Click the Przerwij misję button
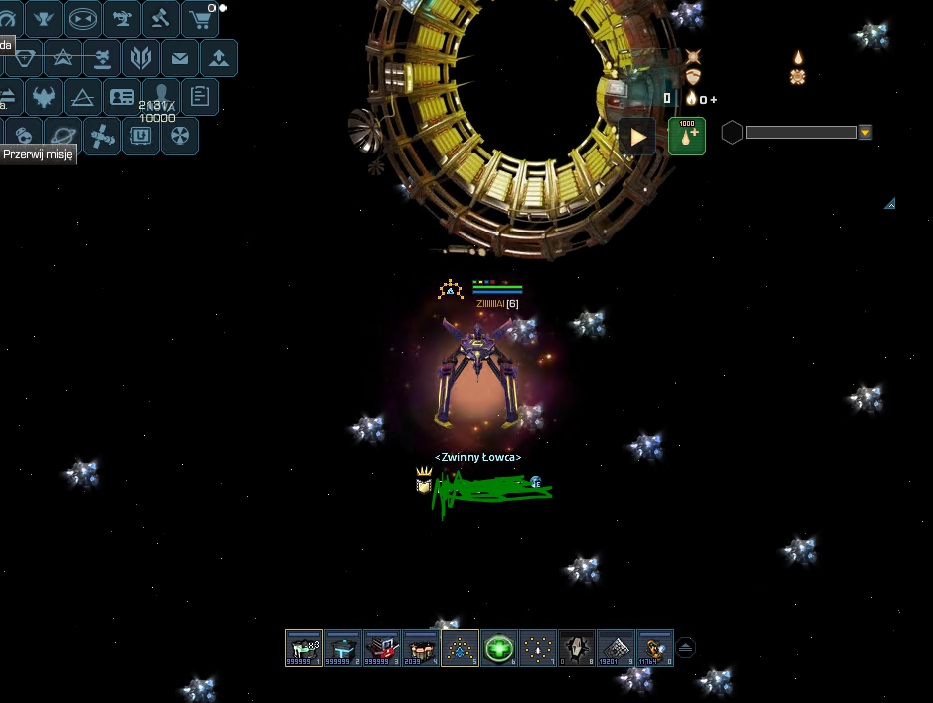 38,155
